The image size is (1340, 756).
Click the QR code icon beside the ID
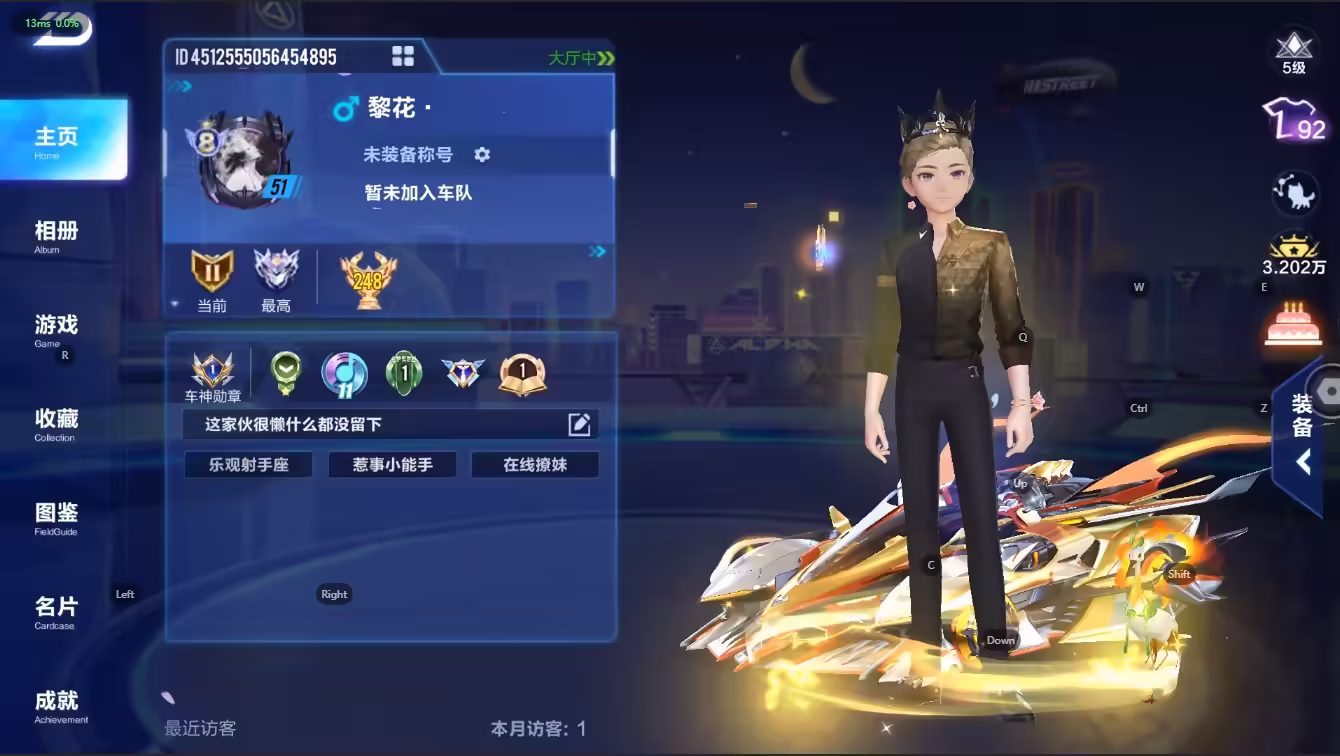tap(403, 56)
